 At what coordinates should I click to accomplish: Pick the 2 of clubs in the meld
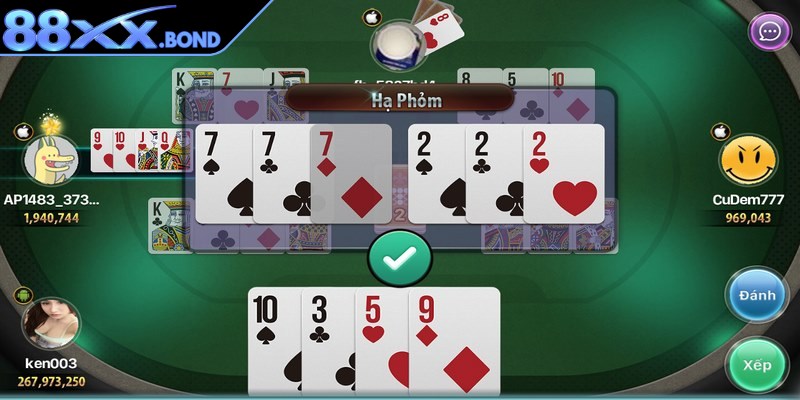coord(494,175)
